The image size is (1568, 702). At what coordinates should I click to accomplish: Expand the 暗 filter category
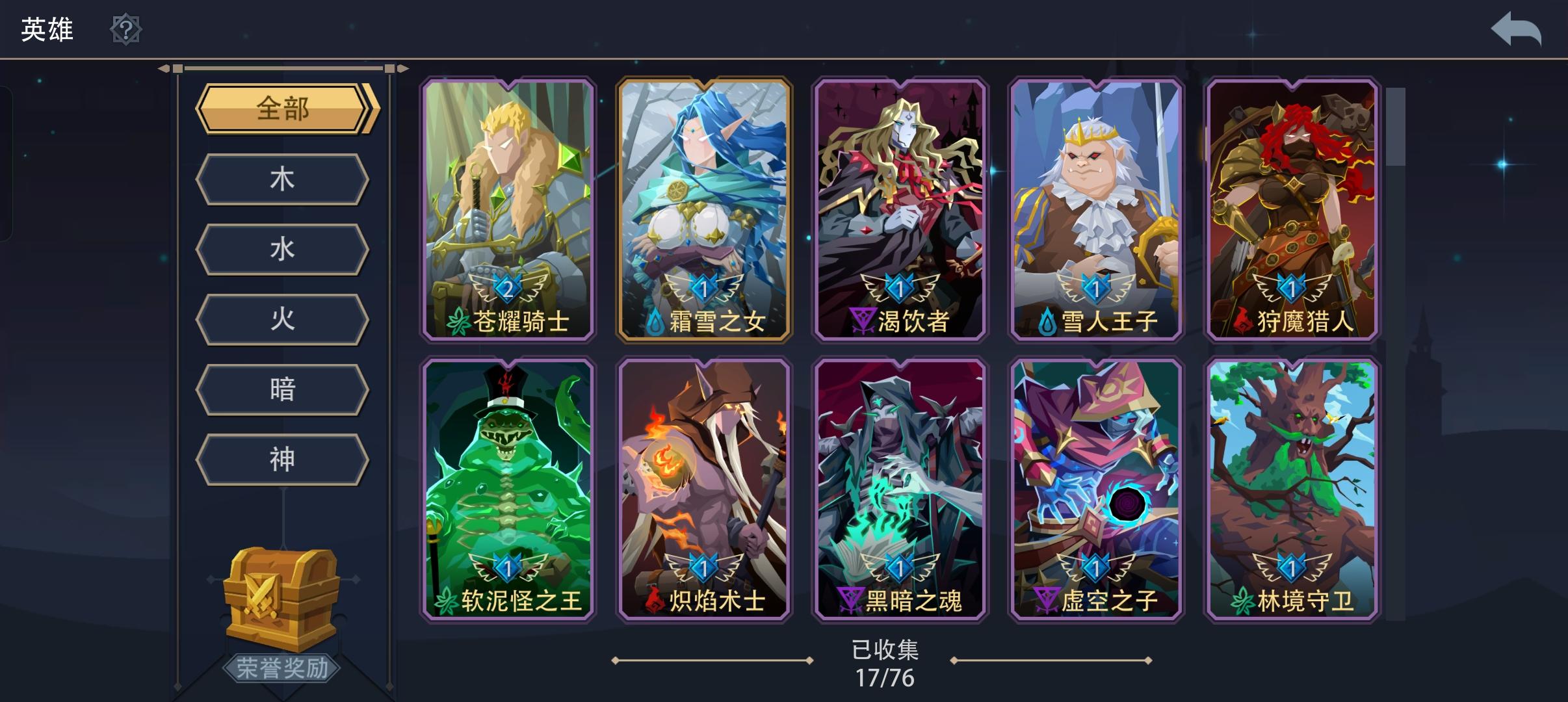point(283,389)
